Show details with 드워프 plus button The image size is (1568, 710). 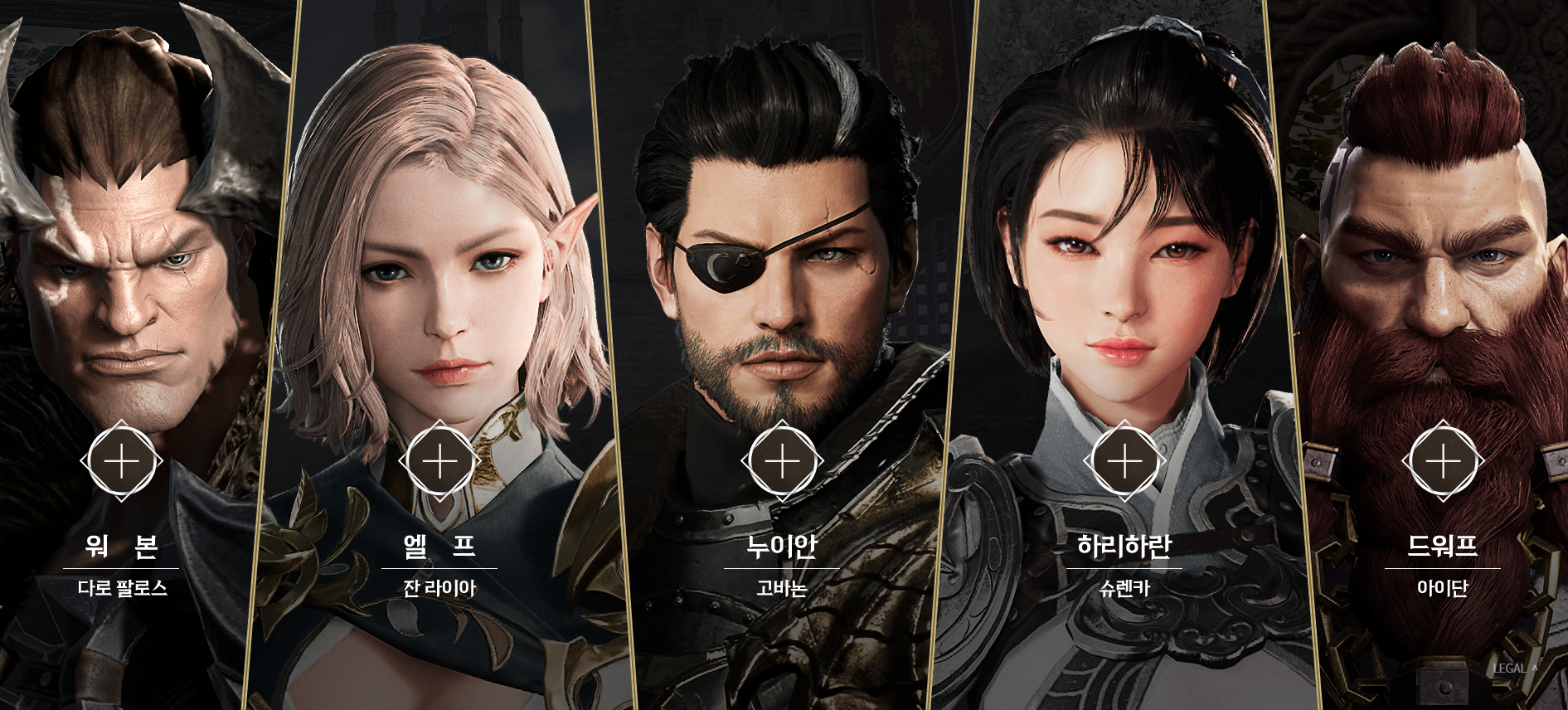(x=1443, y=461)
